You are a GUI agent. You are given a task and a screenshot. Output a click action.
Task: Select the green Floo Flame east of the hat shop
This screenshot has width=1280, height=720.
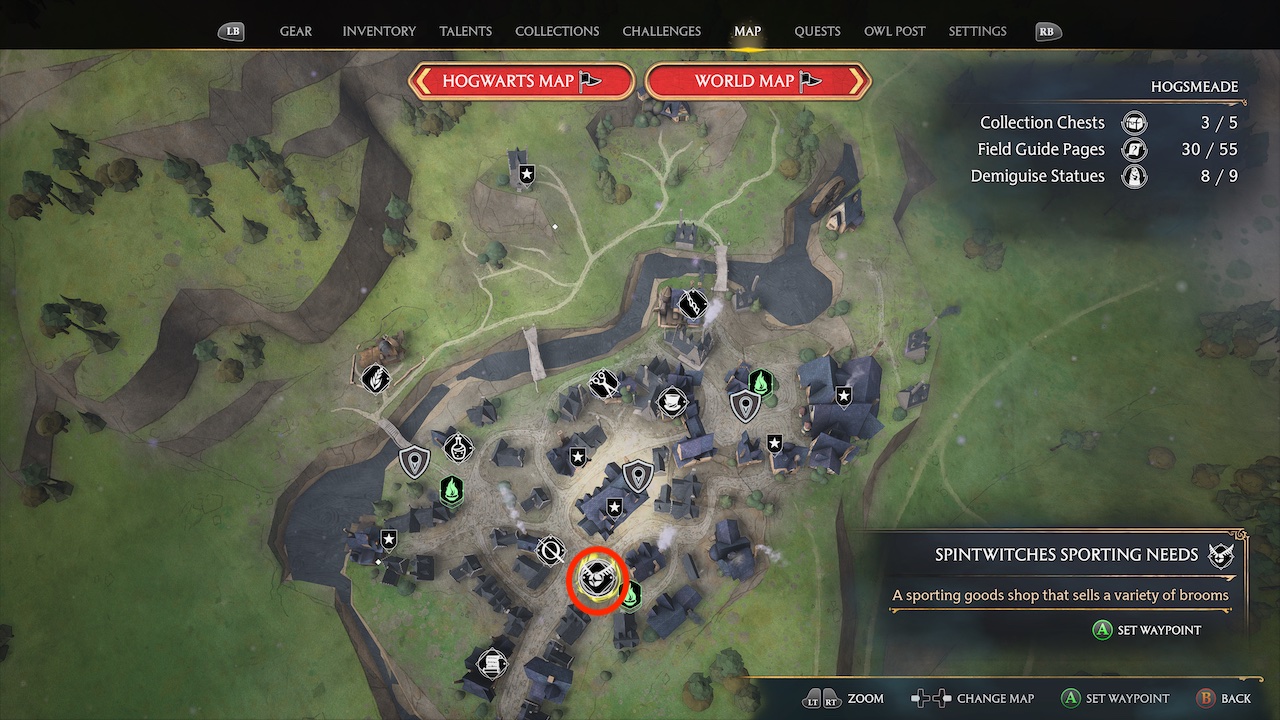pyautogui.click(x=762, y=381)
